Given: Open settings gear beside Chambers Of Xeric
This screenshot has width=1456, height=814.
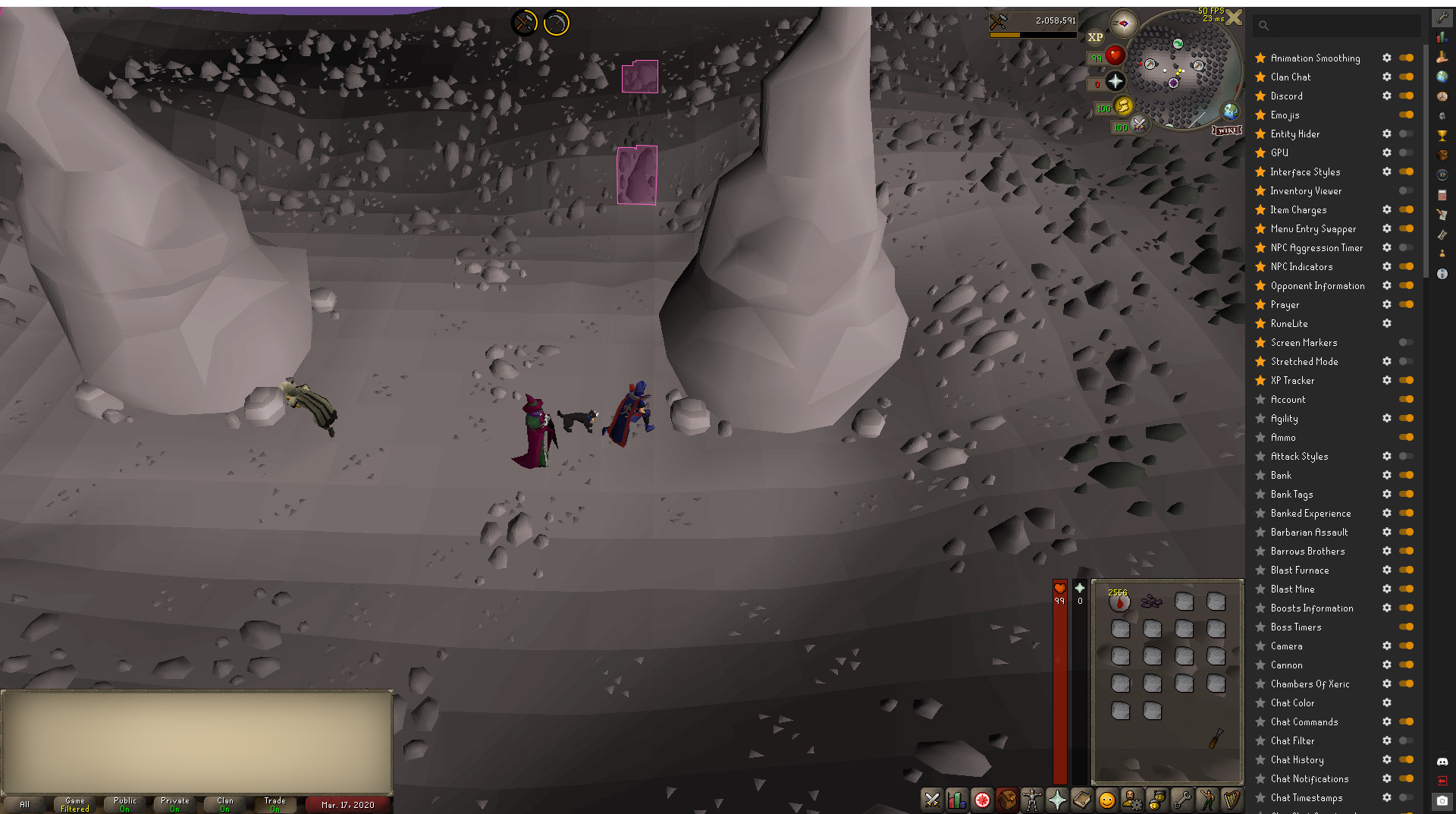Looking at the screenshot, I should pos(1387,684).
